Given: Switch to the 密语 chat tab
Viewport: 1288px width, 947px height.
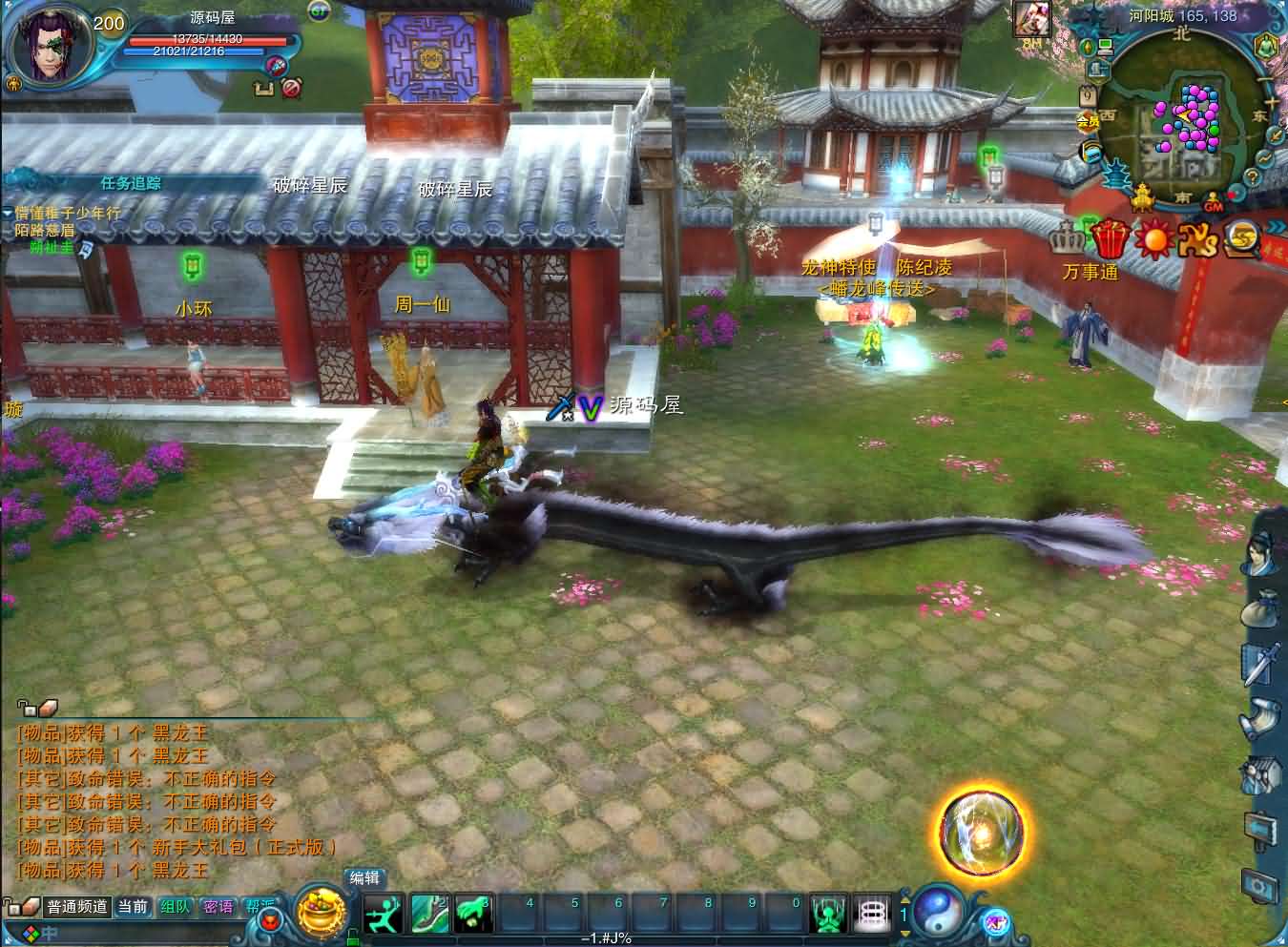Looking at the screenshot, I should [x=218, y=908].
